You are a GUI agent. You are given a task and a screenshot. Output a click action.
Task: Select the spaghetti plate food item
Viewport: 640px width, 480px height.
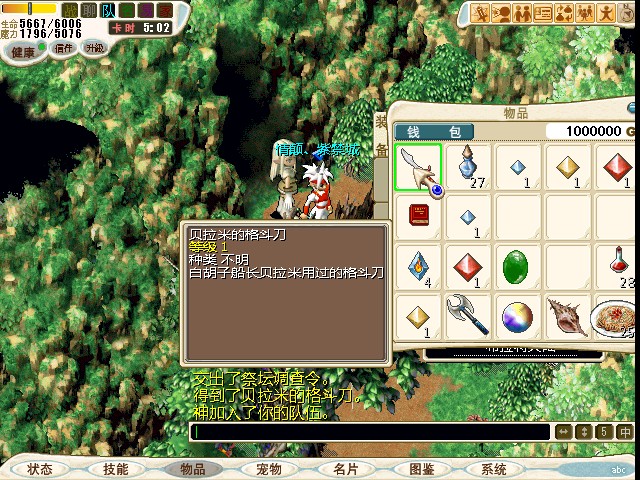612,316
